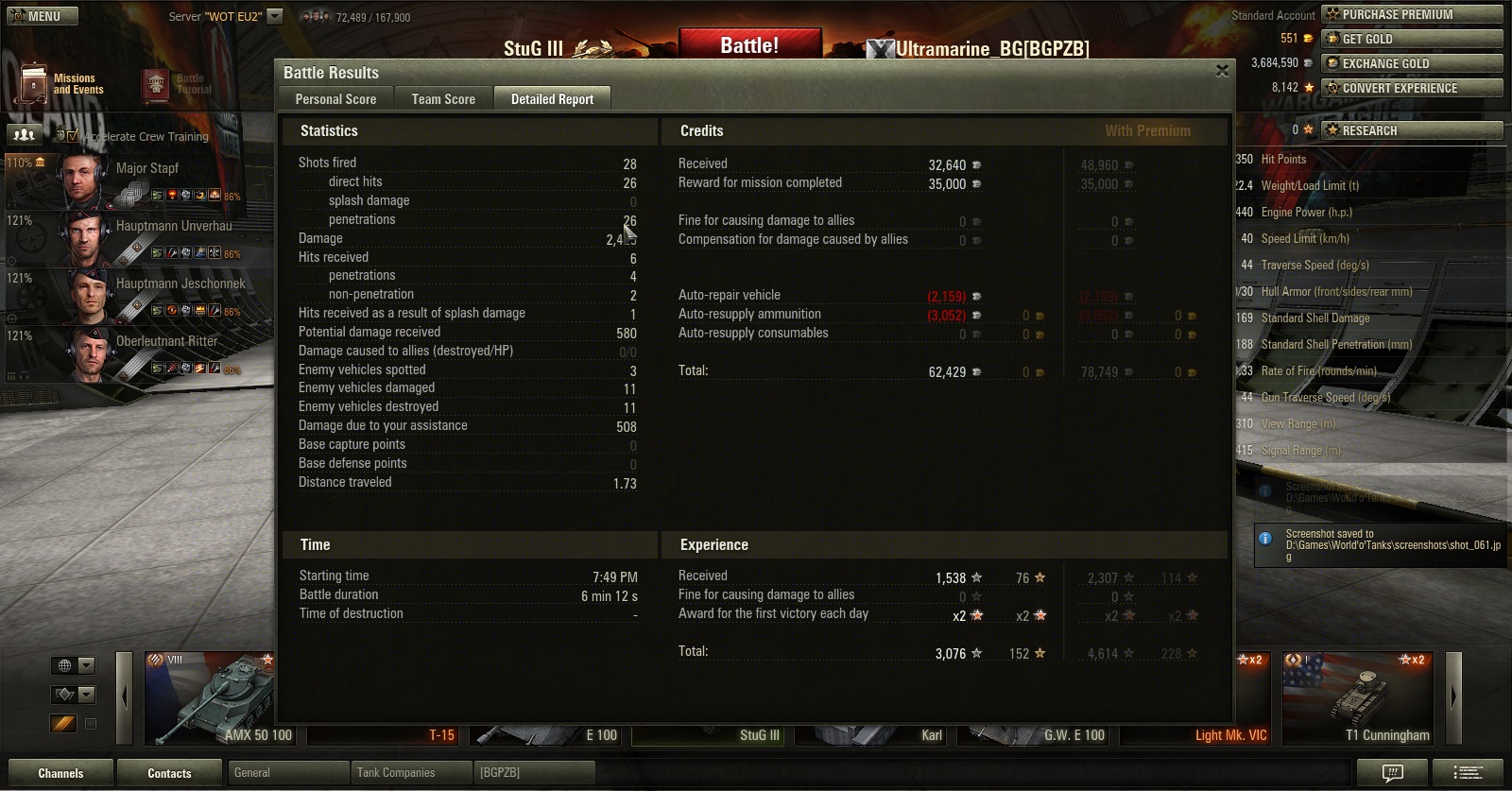1512x791 pixels.
Task: Close the Battle Results window
Action: 1222,71
